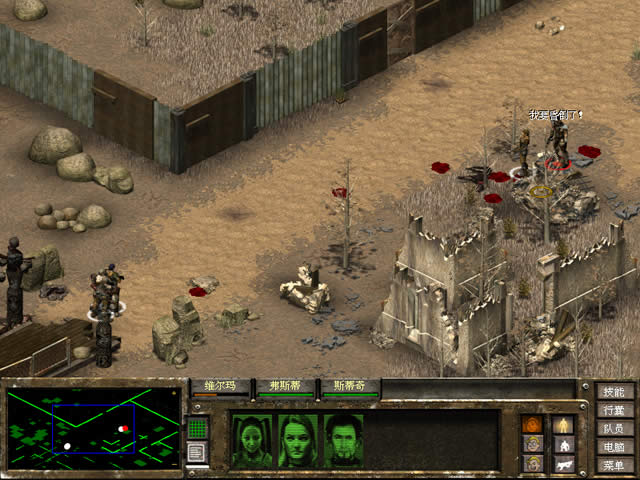Click the pigtailed girl's green portrait

251,441
